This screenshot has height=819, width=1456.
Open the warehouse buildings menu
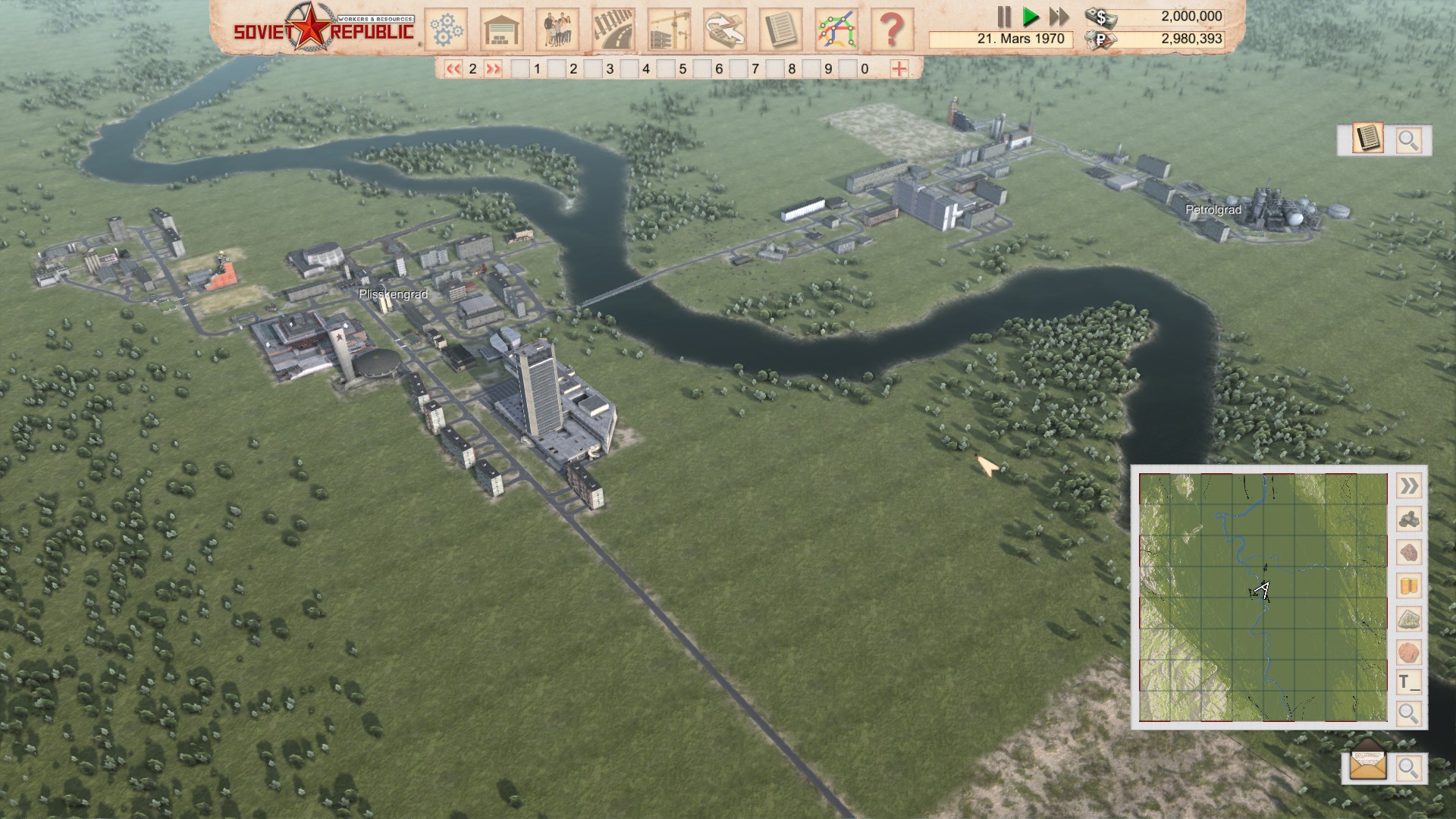pyautogui.click(x=501, y=30)
